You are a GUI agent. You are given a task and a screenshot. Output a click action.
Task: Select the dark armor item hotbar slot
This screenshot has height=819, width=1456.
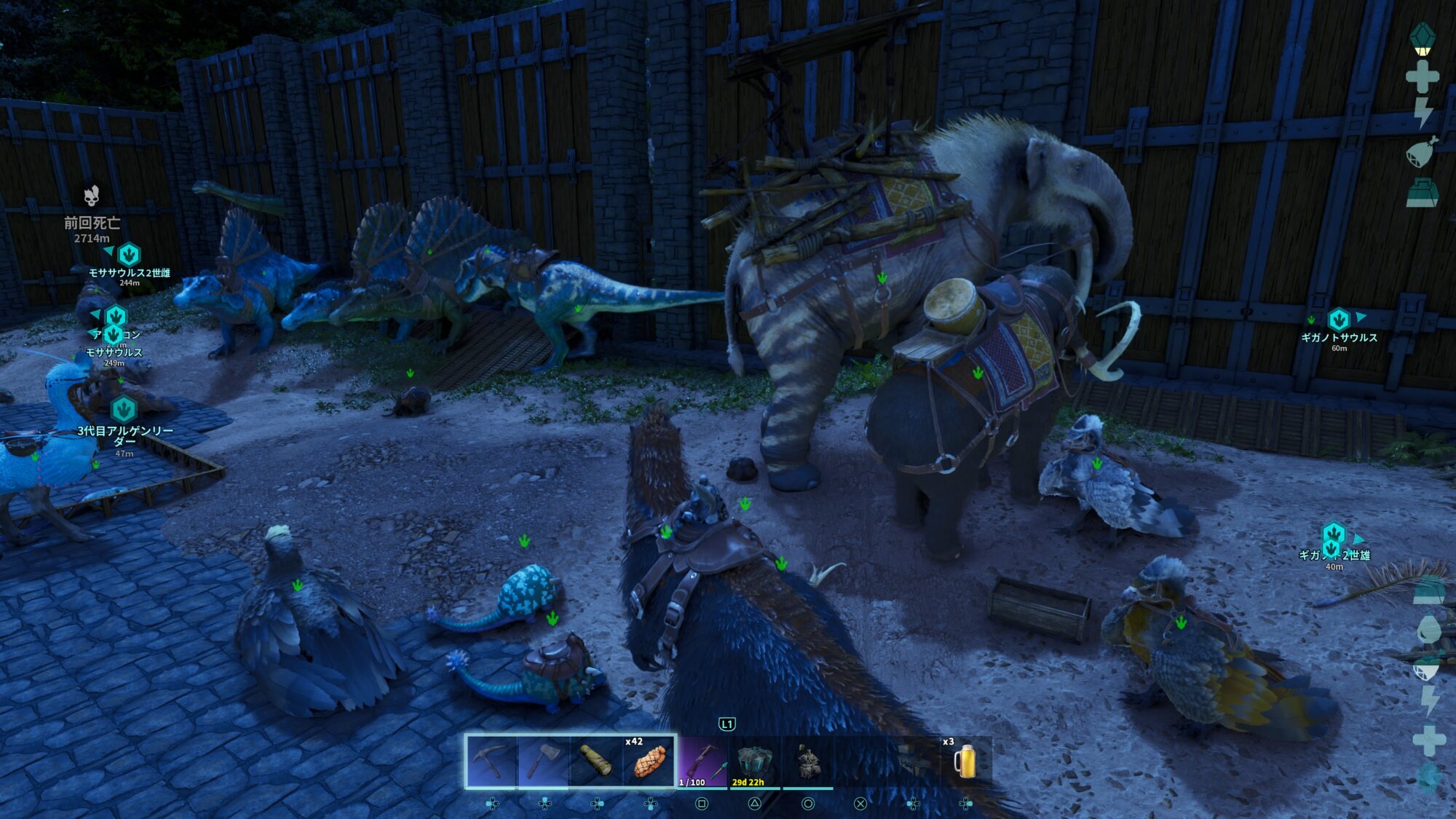(807, 761)
